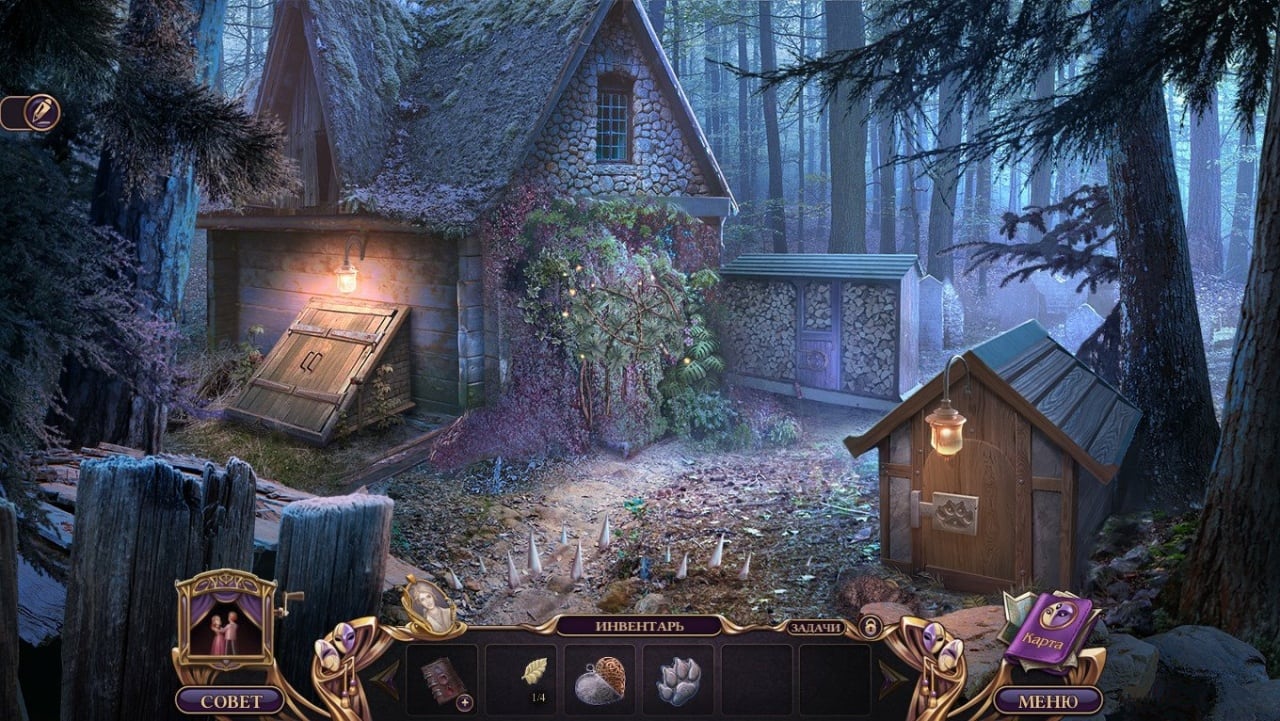Viewport: 1280px width, 721px height.
Task: Open the Меню button
Action: tap(1047, 699)
